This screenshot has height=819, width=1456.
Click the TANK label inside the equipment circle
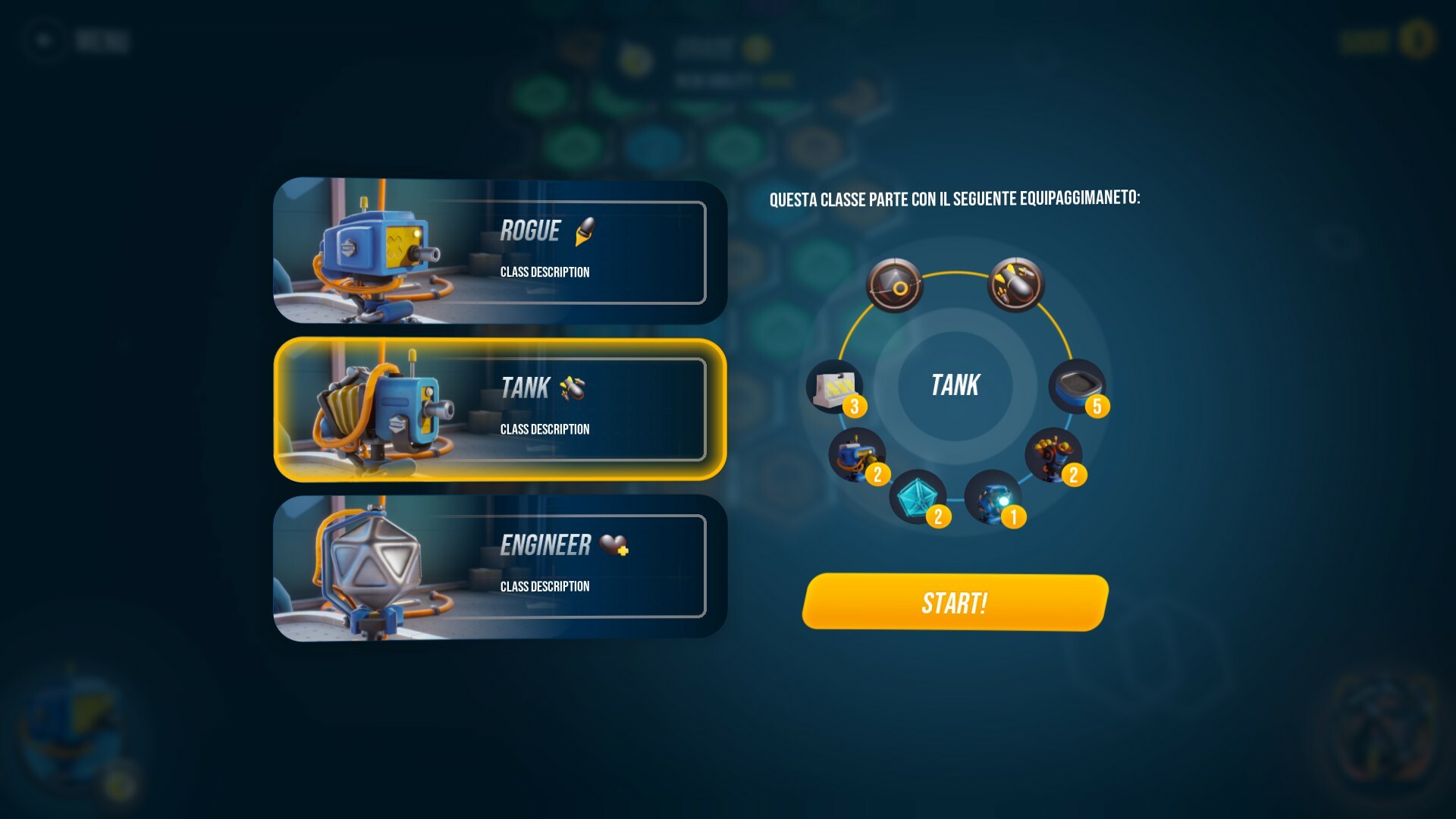(x=954, y=385)
